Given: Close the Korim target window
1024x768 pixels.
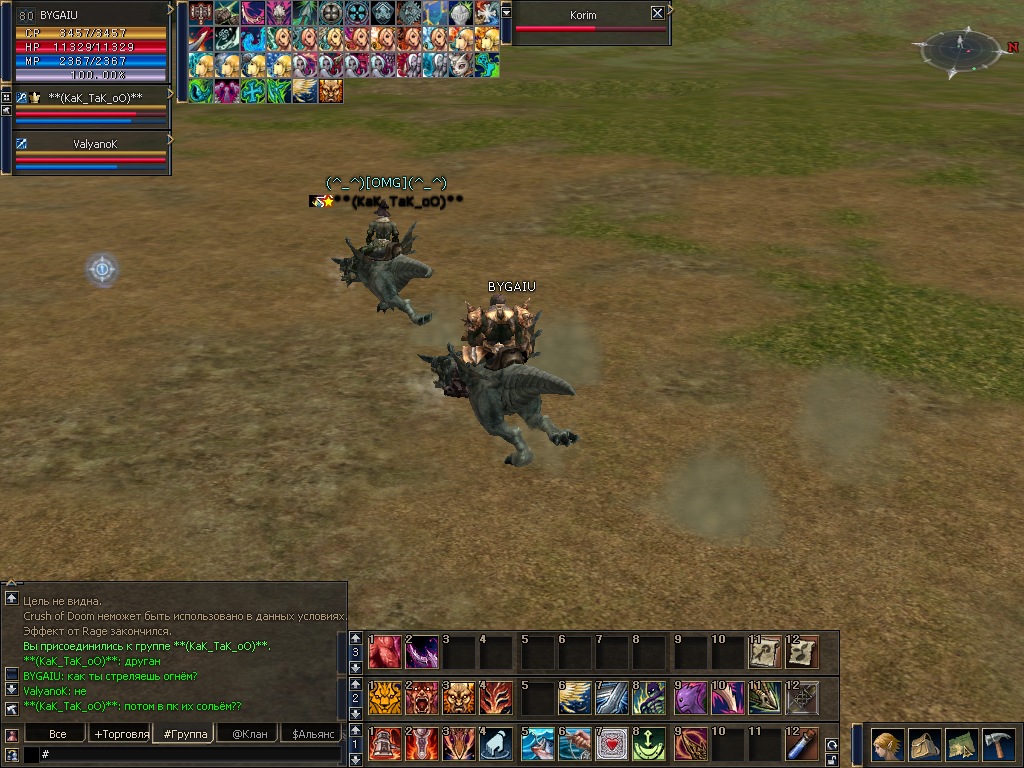Looking at the screenshot, I should tap(657, 13).
